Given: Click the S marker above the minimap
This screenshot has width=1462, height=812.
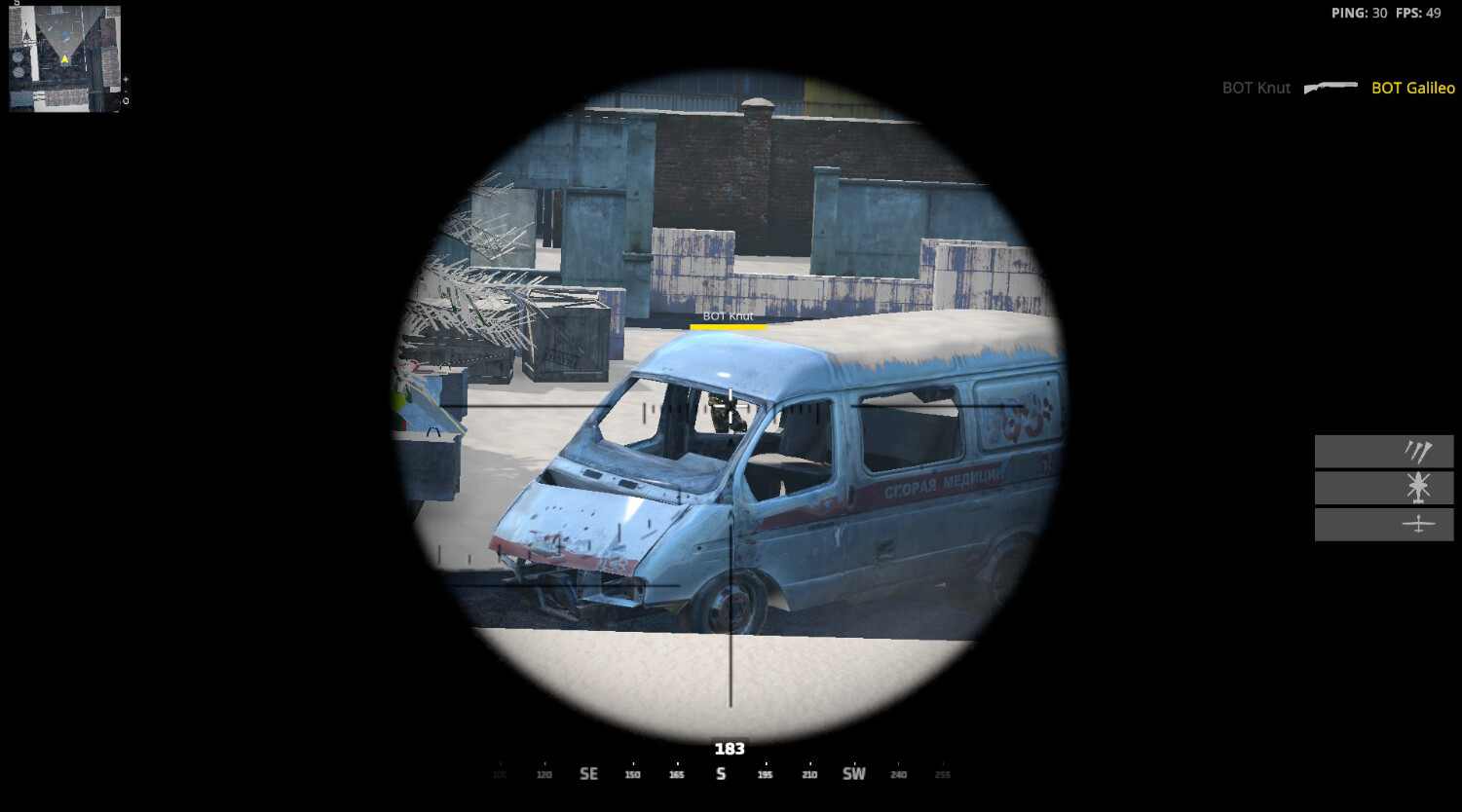Looking at the screenshot, I should pos(17,5).
